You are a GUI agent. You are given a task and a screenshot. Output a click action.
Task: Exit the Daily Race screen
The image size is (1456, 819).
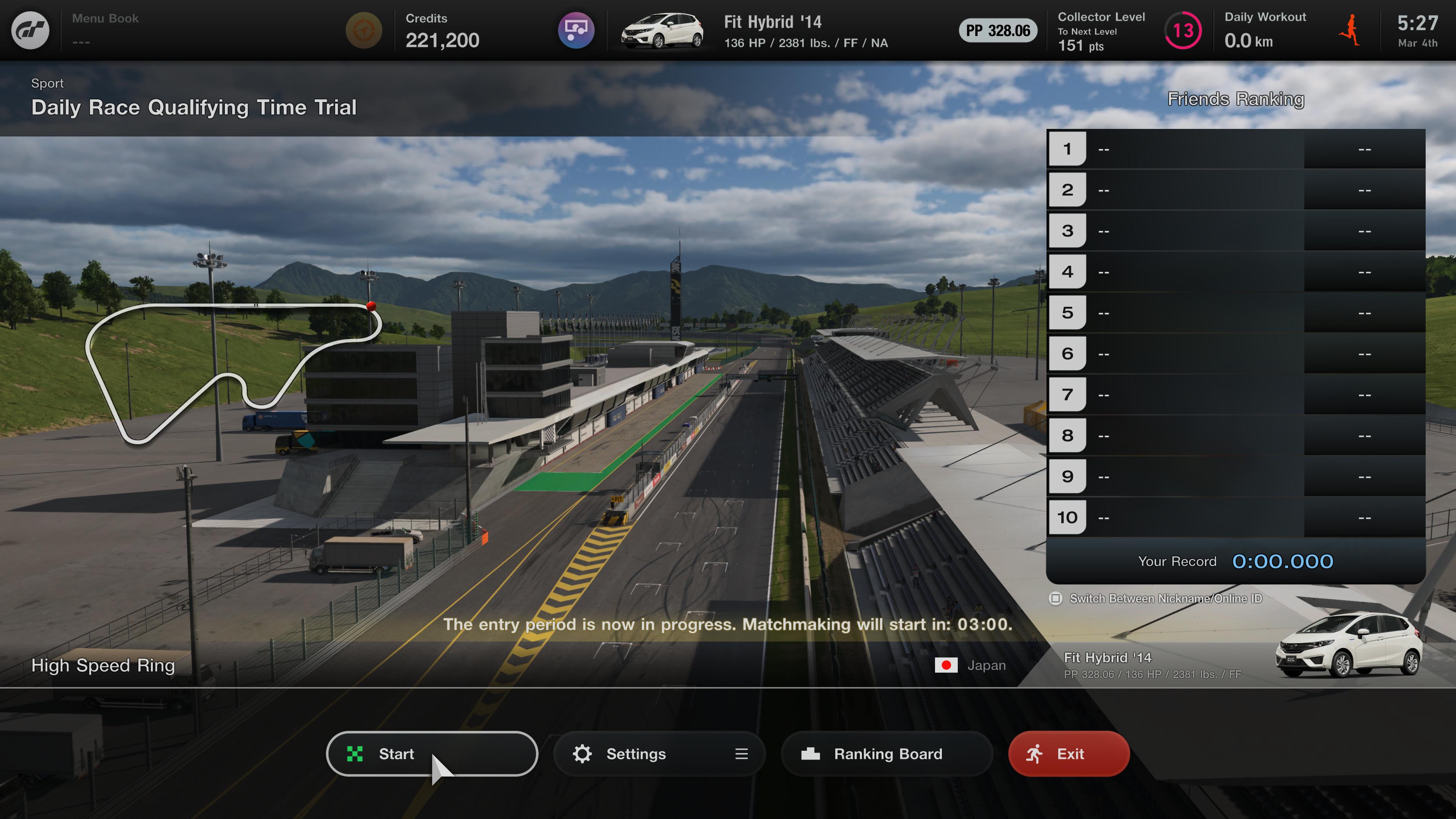tap(1068, 753)
